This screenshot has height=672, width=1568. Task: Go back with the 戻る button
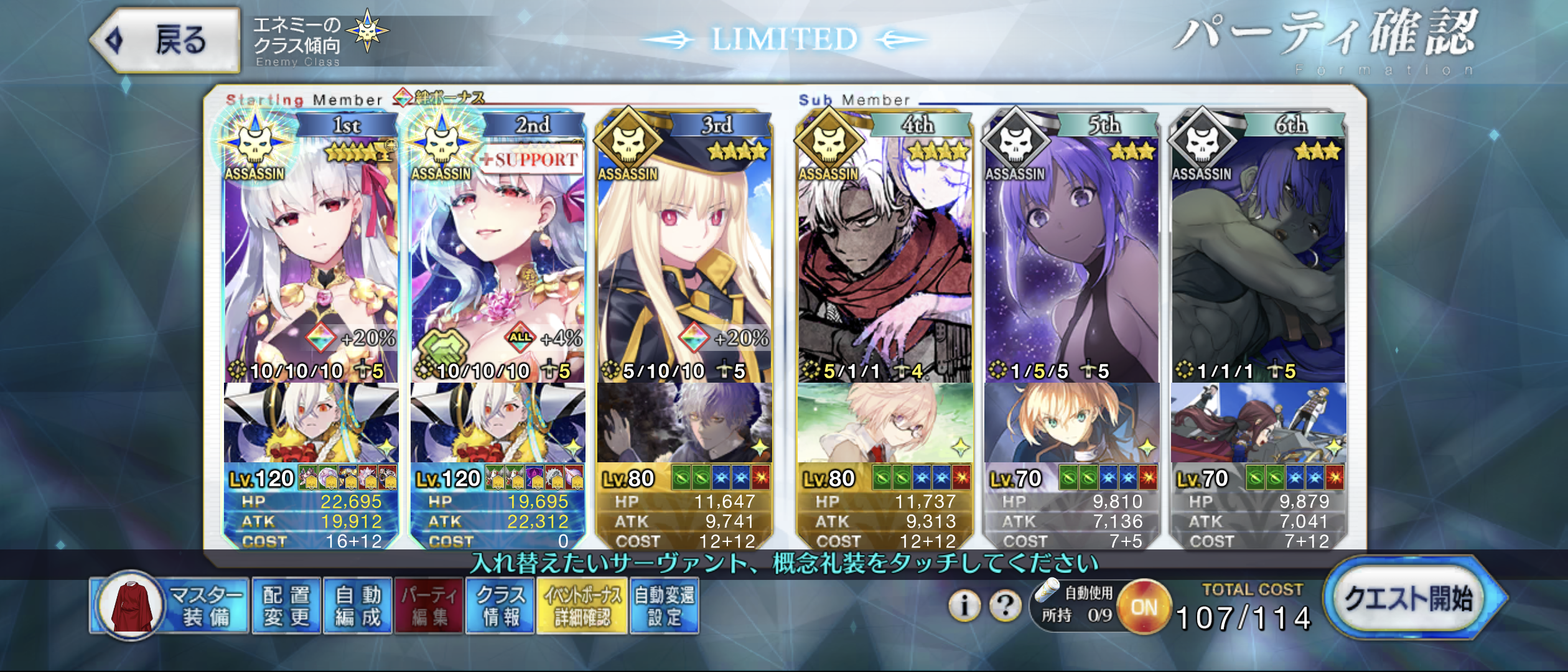click(x=166, y=40)
